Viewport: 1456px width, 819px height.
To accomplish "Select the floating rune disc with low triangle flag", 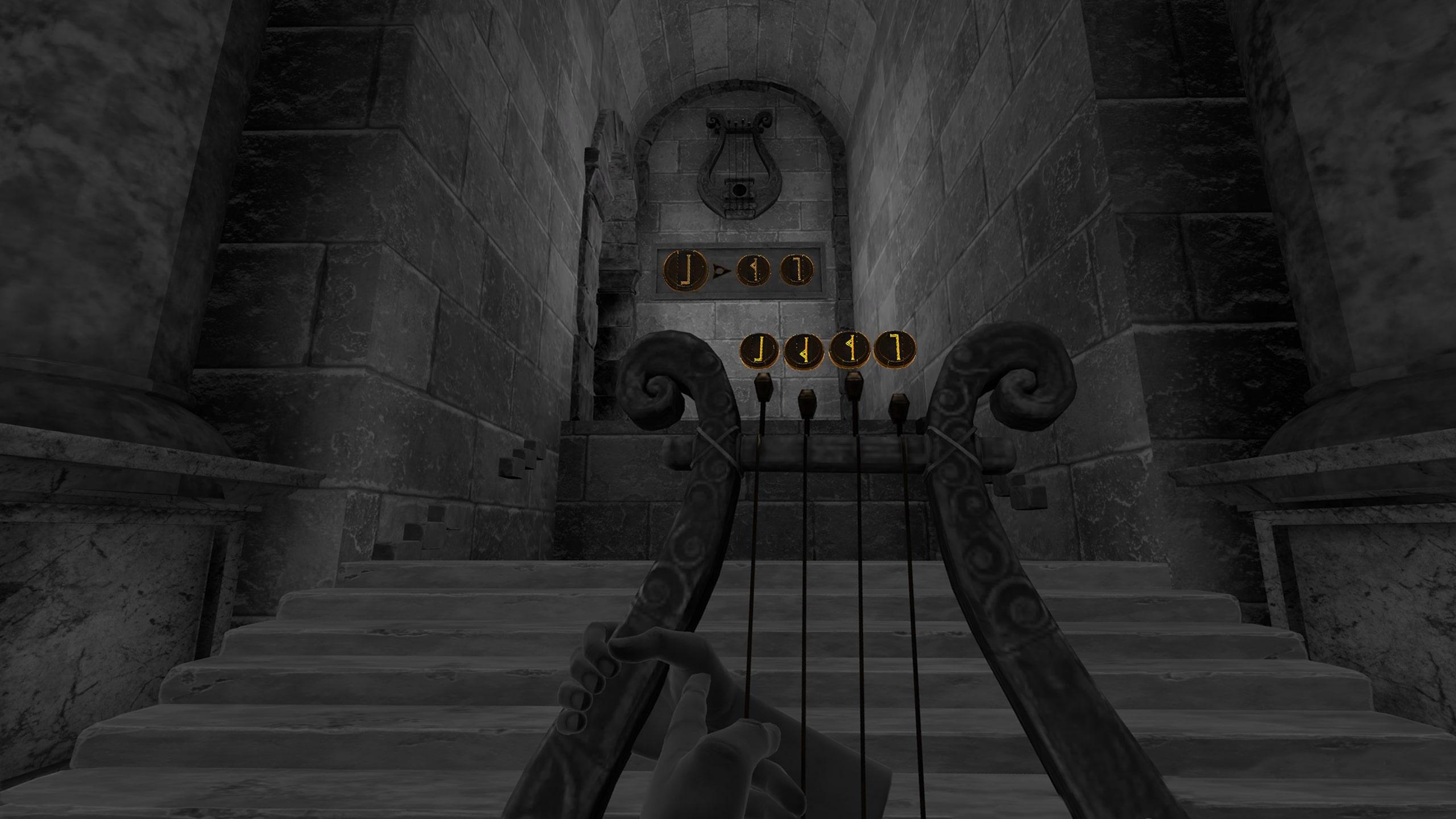I will pos(804,351).
